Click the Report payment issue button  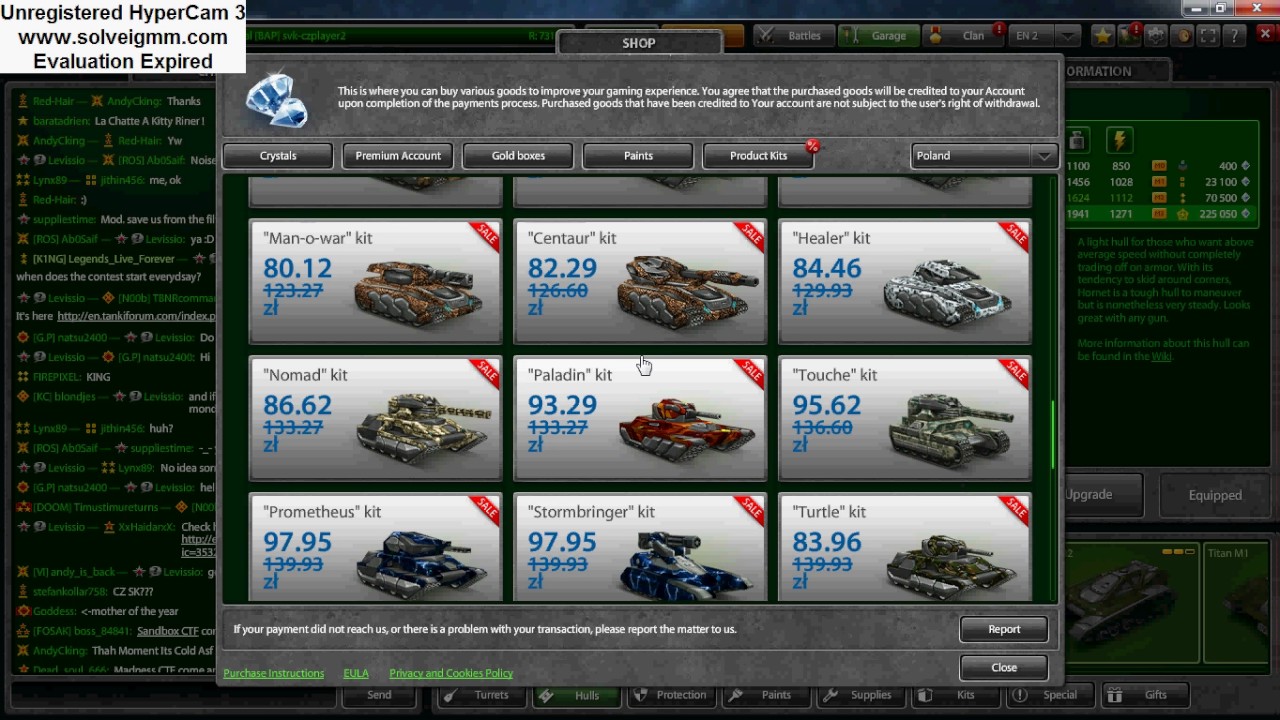point(1003,629)
